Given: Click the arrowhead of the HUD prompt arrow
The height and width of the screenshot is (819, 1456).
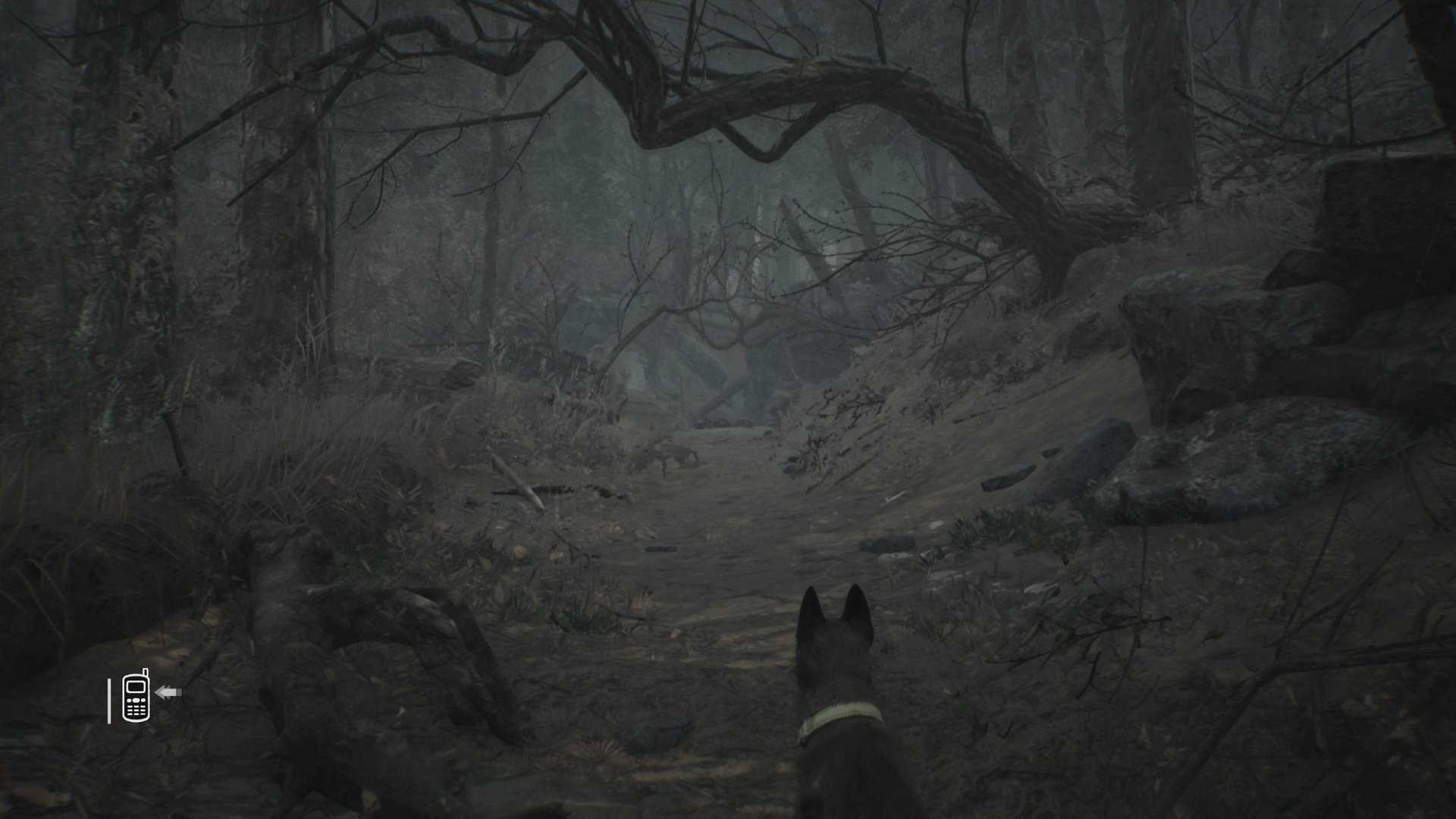Looking at the screenshot, I should point(158,692).
